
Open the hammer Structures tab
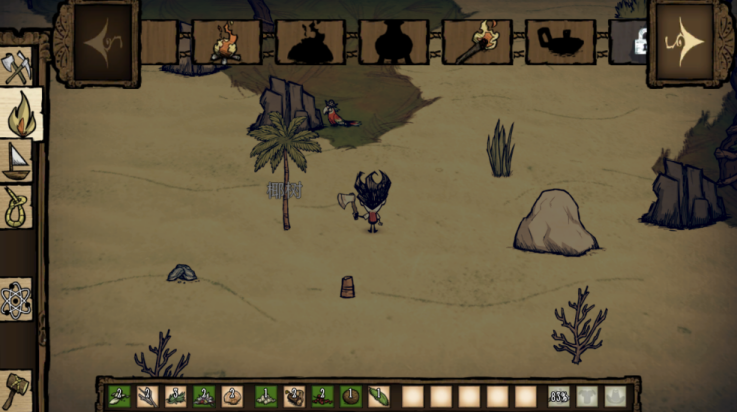click(18, 389)
